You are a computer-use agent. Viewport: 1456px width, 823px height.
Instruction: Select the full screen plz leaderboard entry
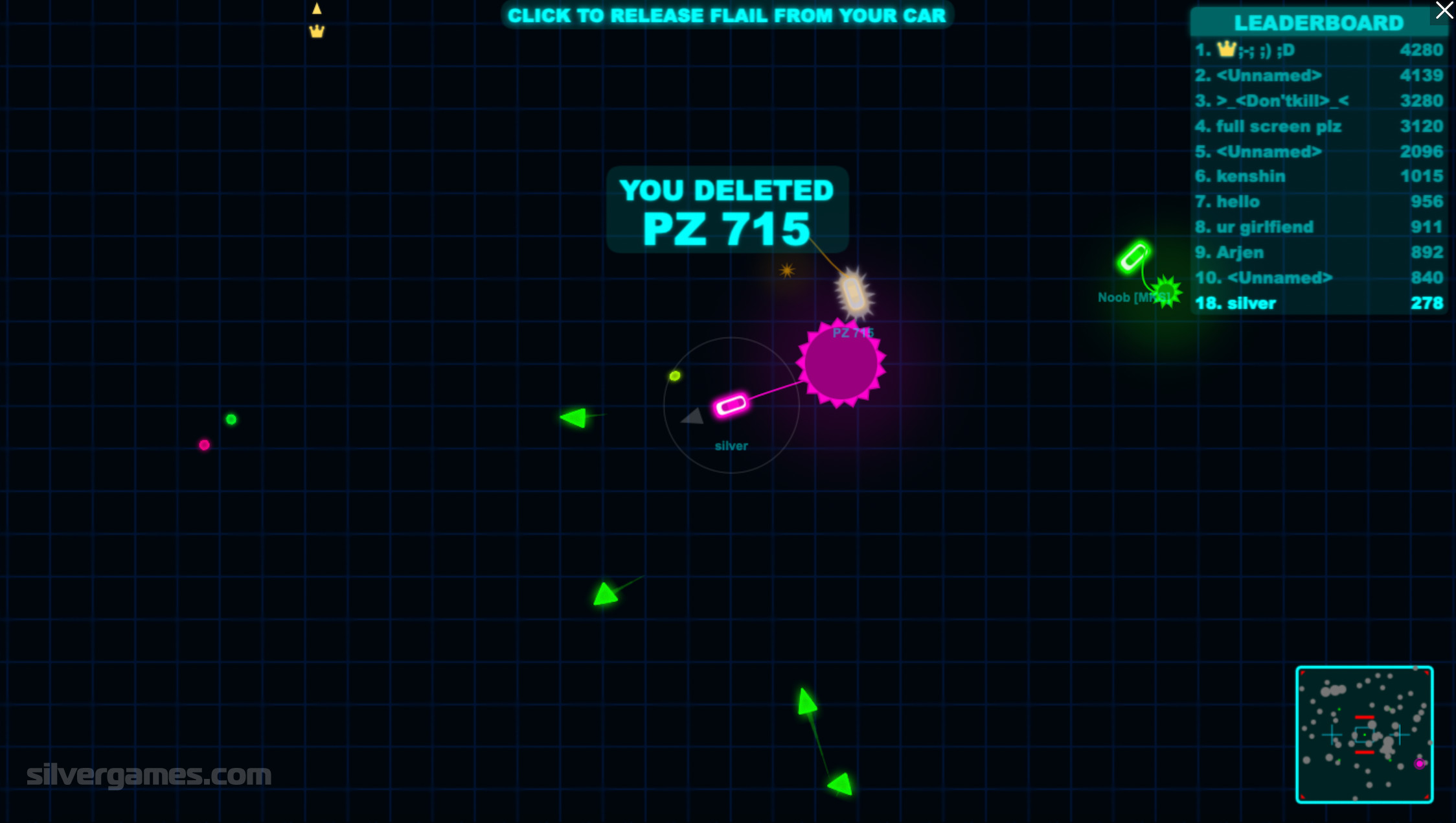pos(1318,126)
